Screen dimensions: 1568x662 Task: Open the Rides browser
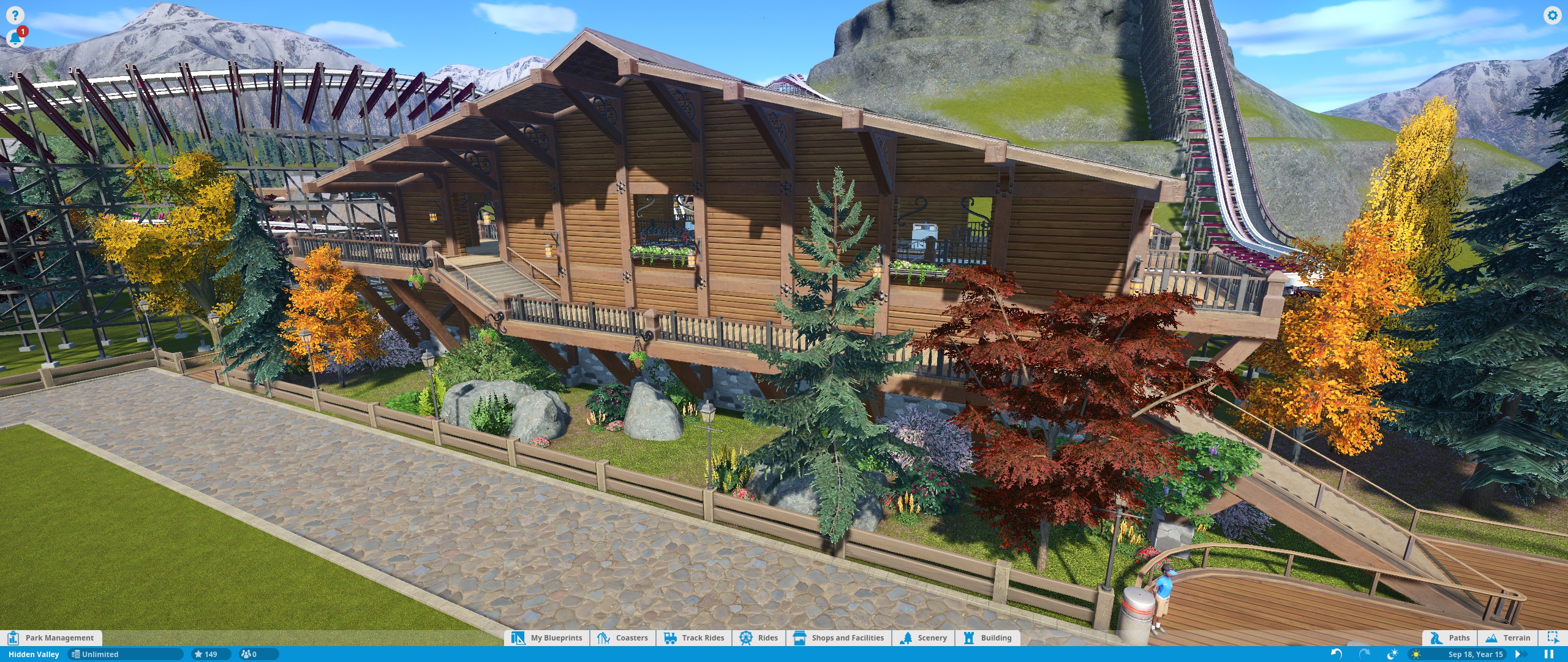(759, 637)
